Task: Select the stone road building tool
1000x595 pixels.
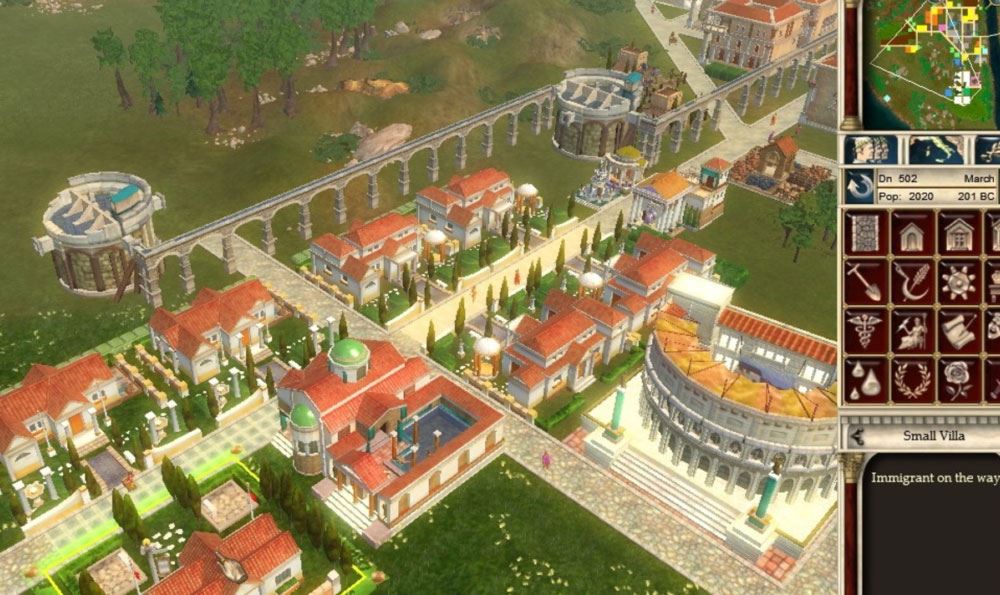Action: click(866, 232)
